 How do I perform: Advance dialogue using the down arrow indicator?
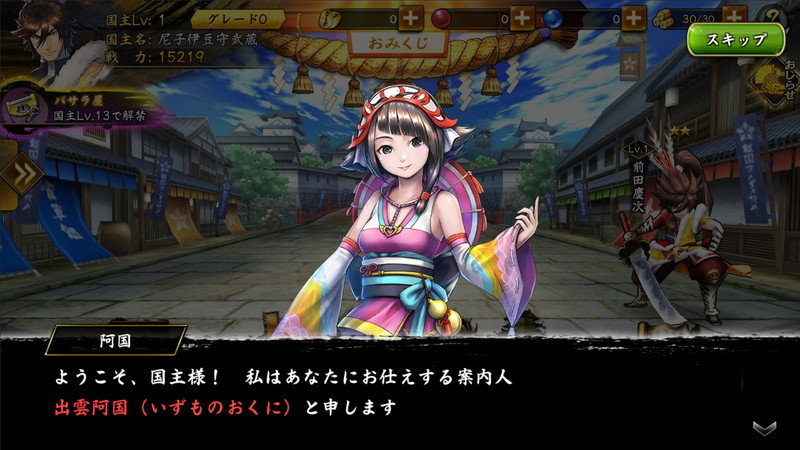[765, 427]
